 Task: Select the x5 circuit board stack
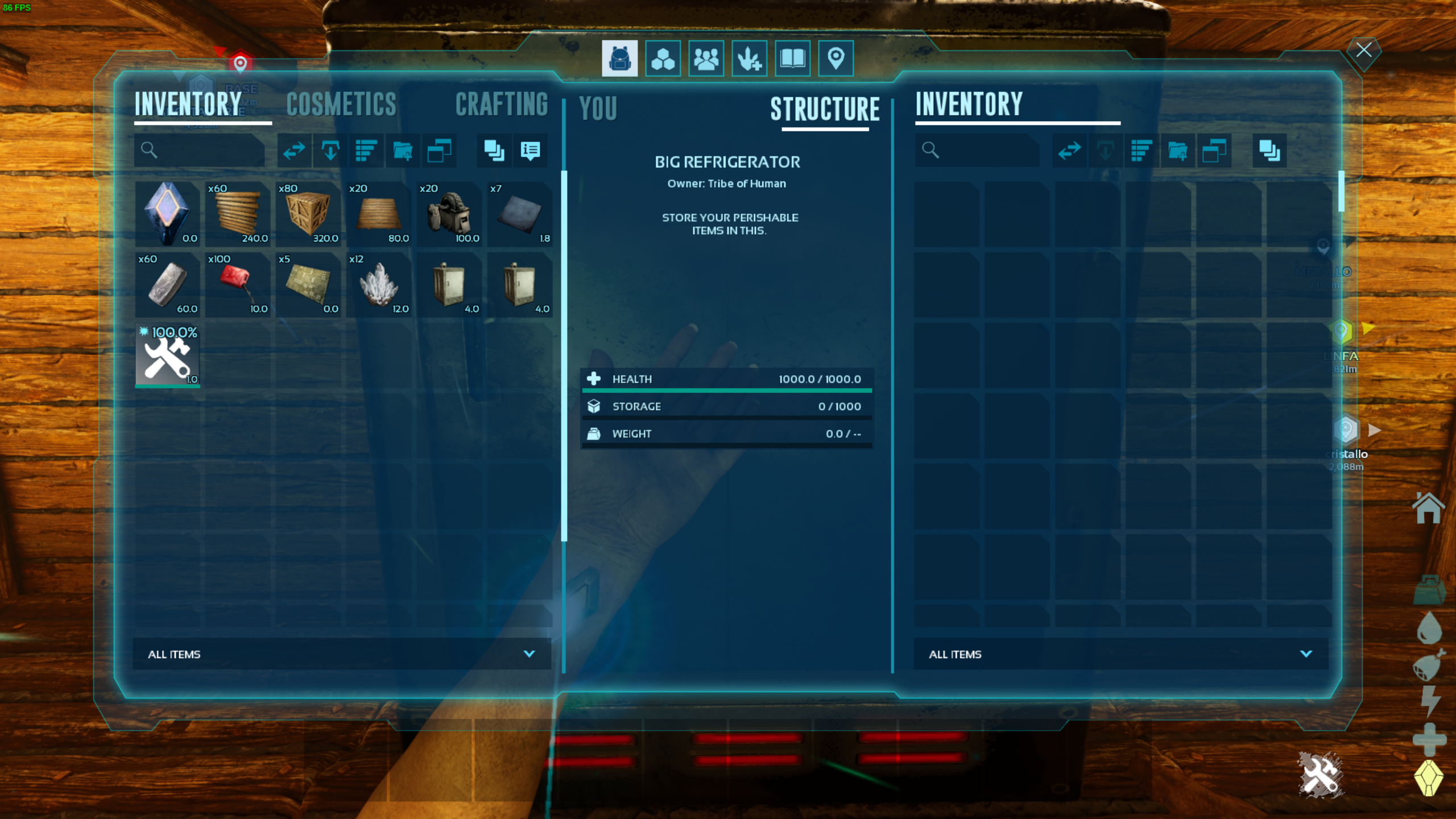coord(308,284)
